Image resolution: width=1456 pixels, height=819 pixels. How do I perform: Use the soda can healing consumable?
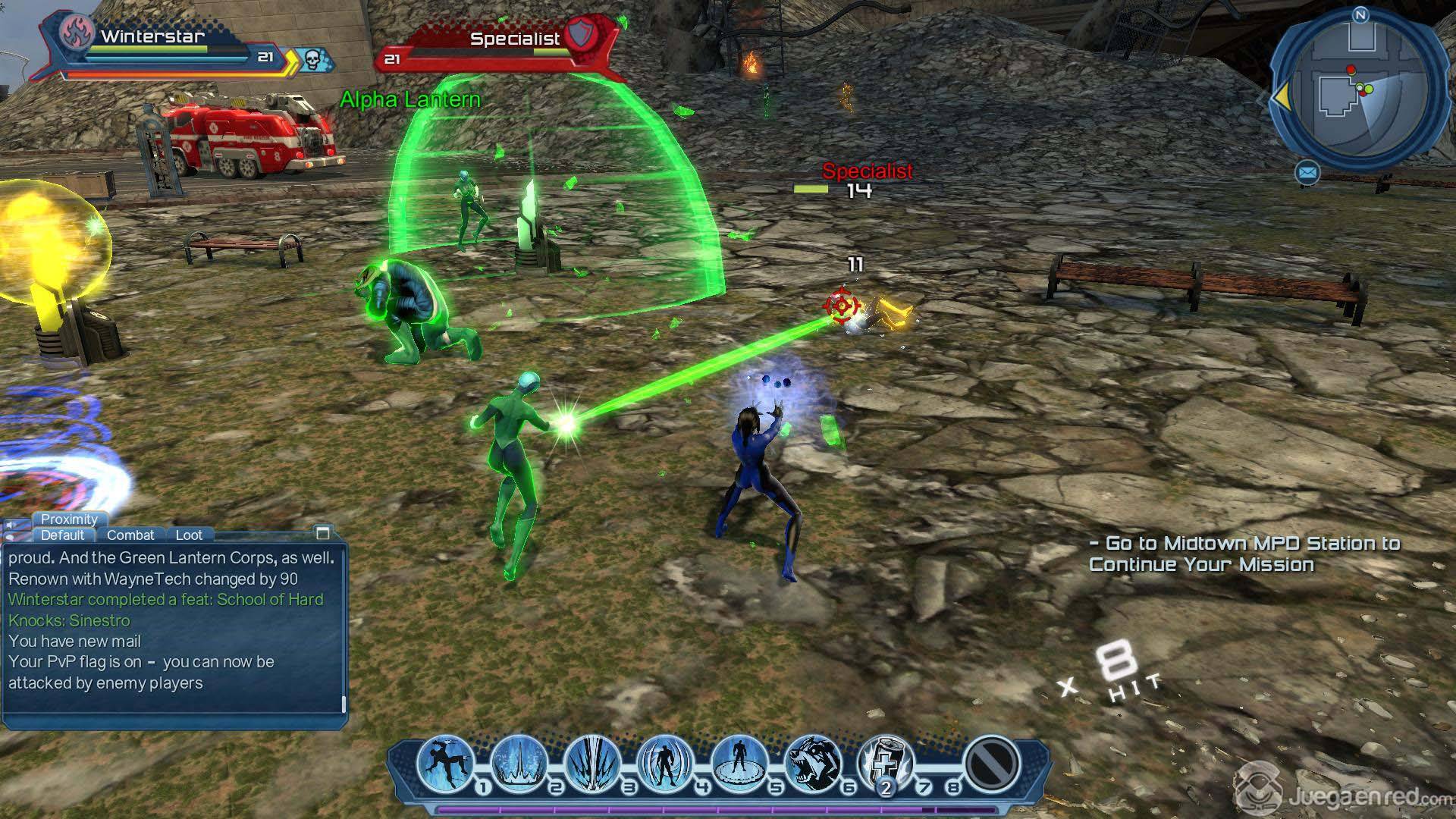pos(885,762)
